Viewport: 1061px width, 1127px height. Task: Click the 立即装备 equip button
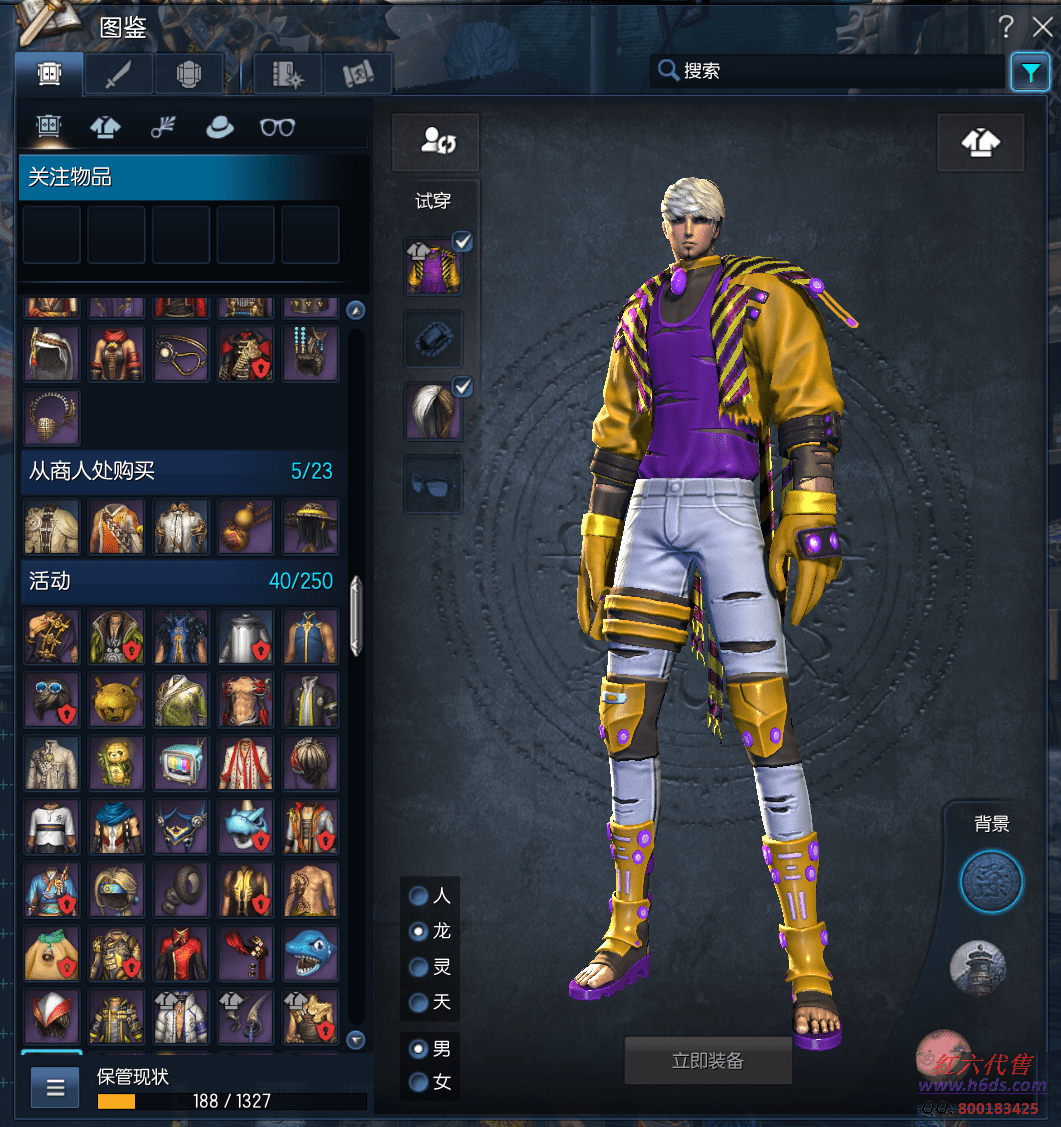(708, 1060)
